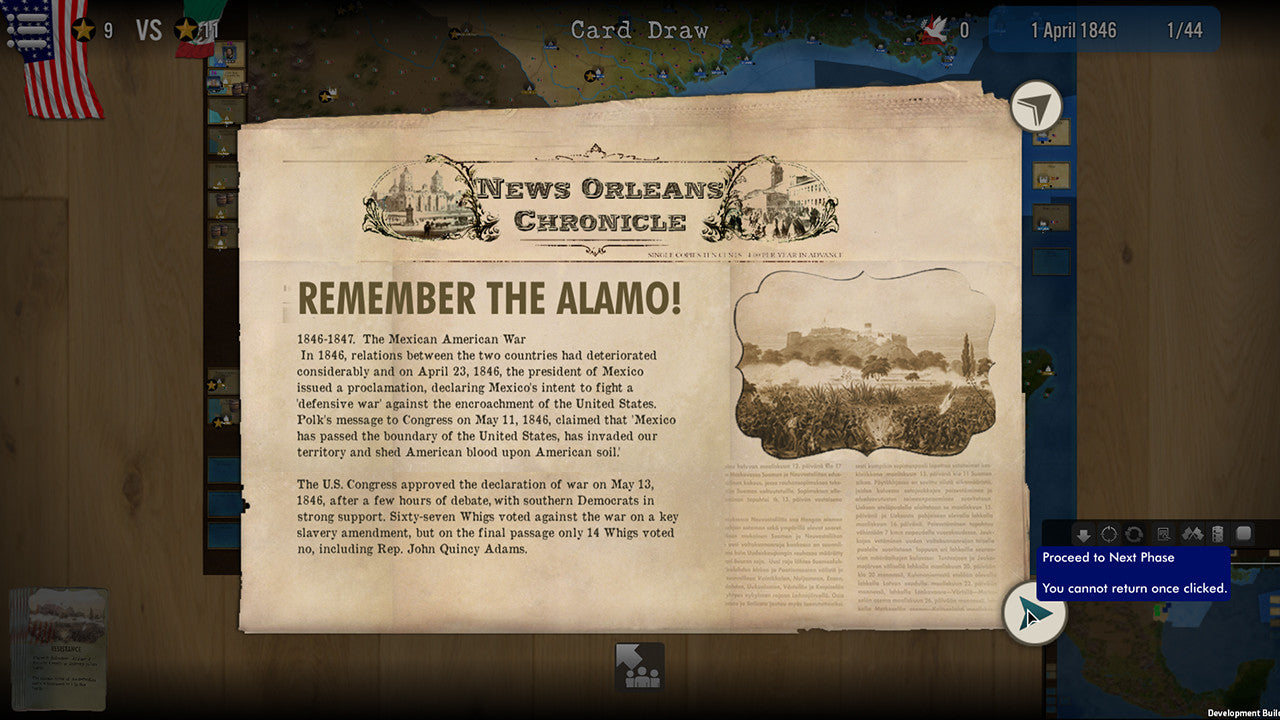Click the magnifier document toolbar icon
Viewport: 1280px width, 720px height.
coord(1163,535)
